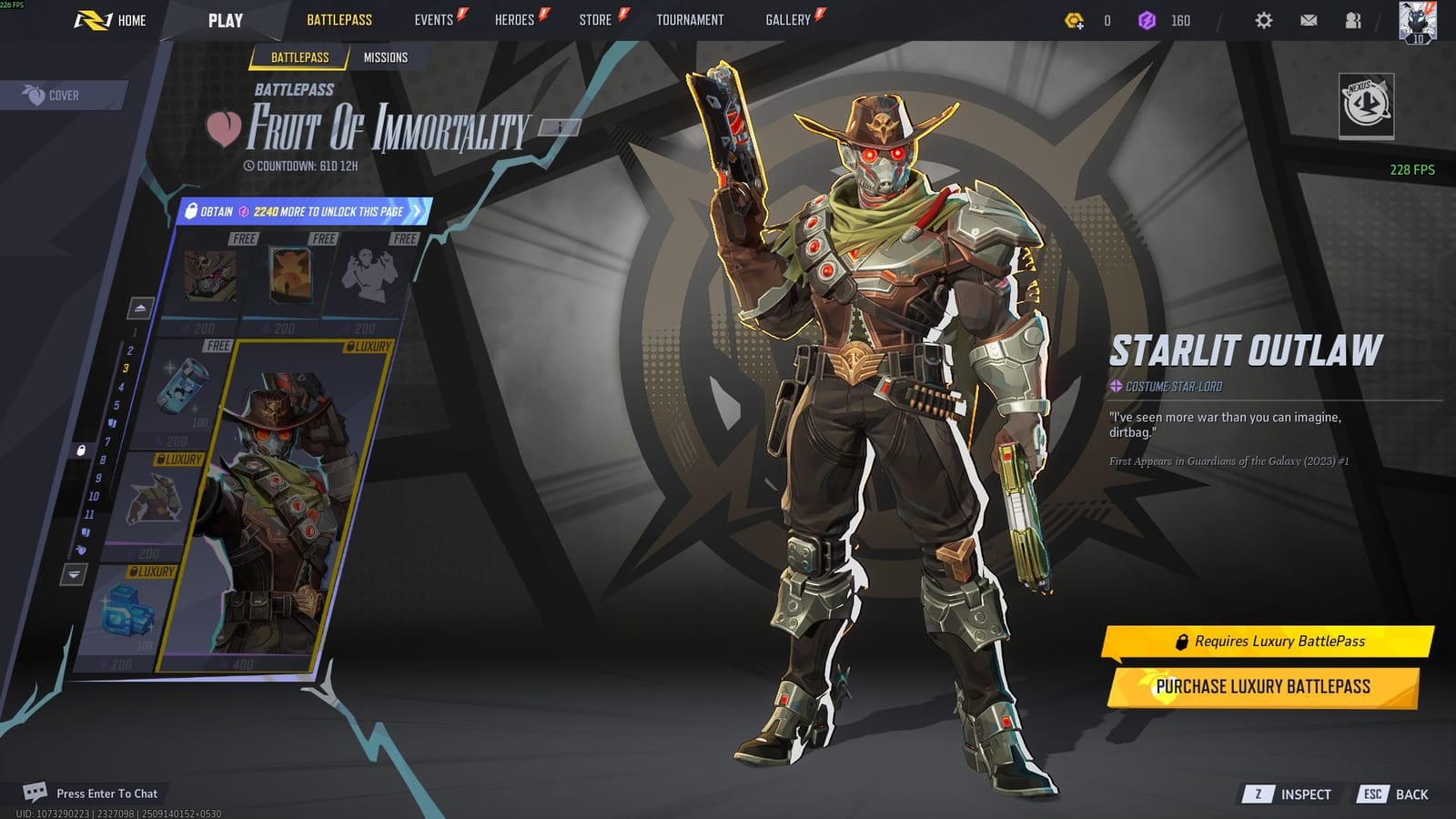This screenshot has width=1456, height=819.
Task: Open the Heroes menu
Action: (514, 19)
